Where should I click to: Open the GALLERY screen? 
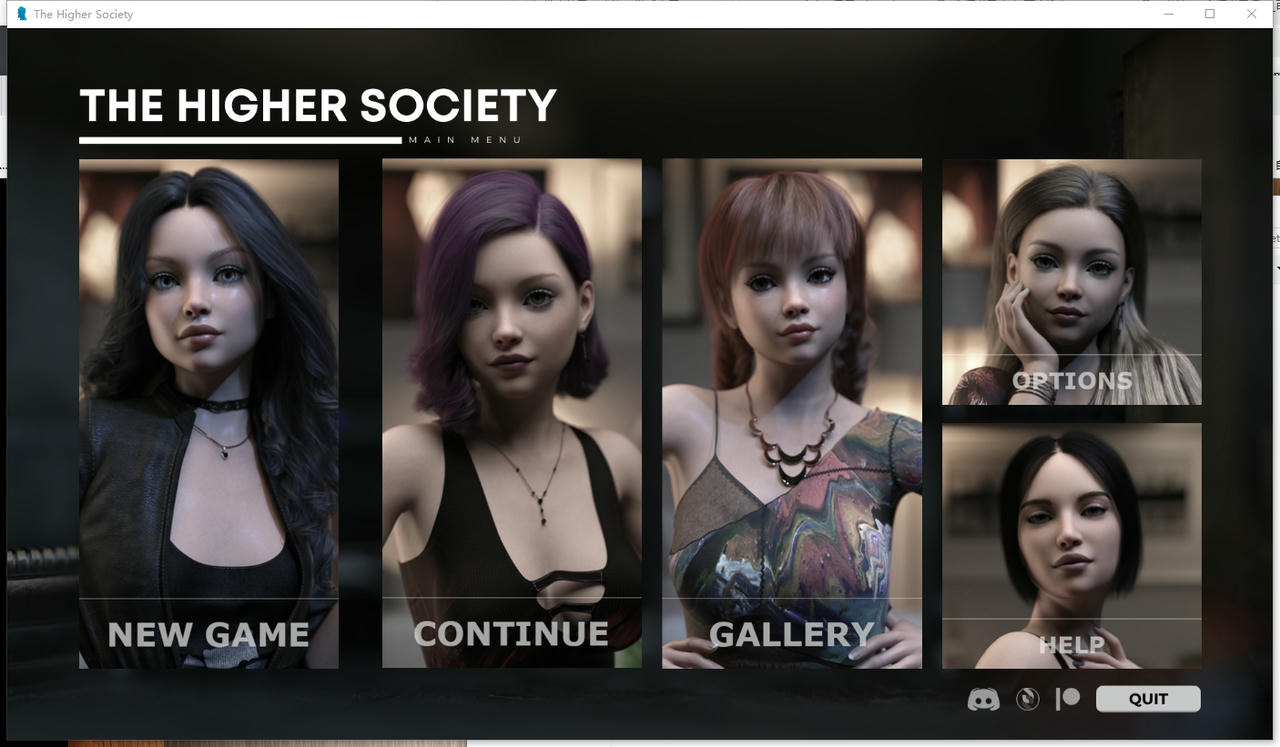[791, 633]
